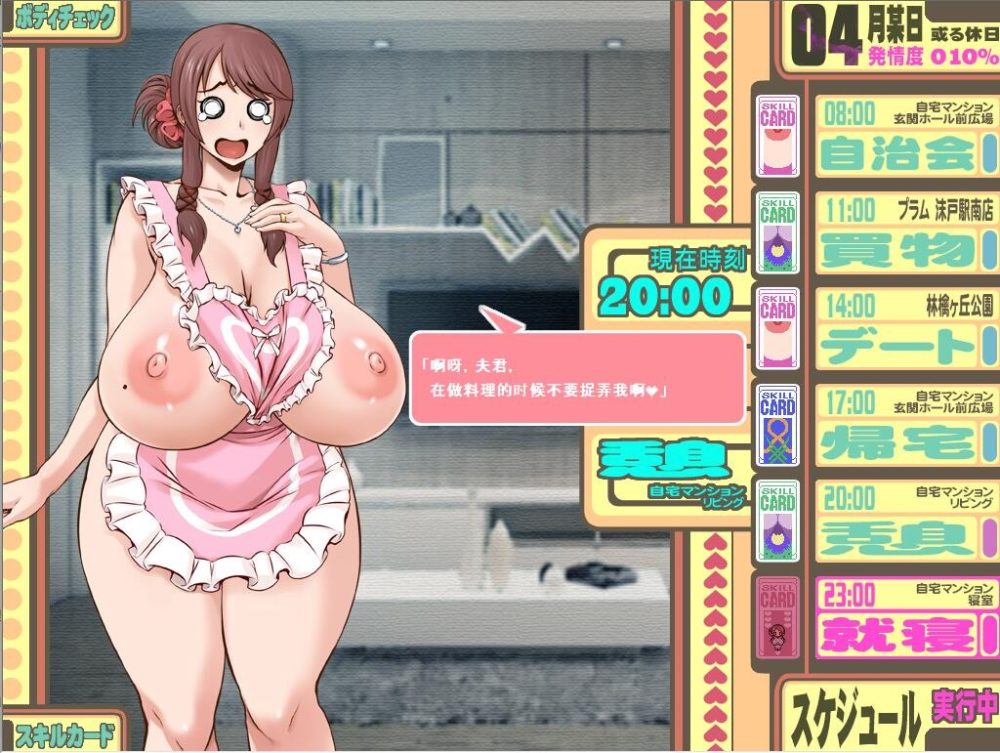This screenshot has width=1000, height=753.
Task: Open the スキルカード panel
Action: [60, 733]
